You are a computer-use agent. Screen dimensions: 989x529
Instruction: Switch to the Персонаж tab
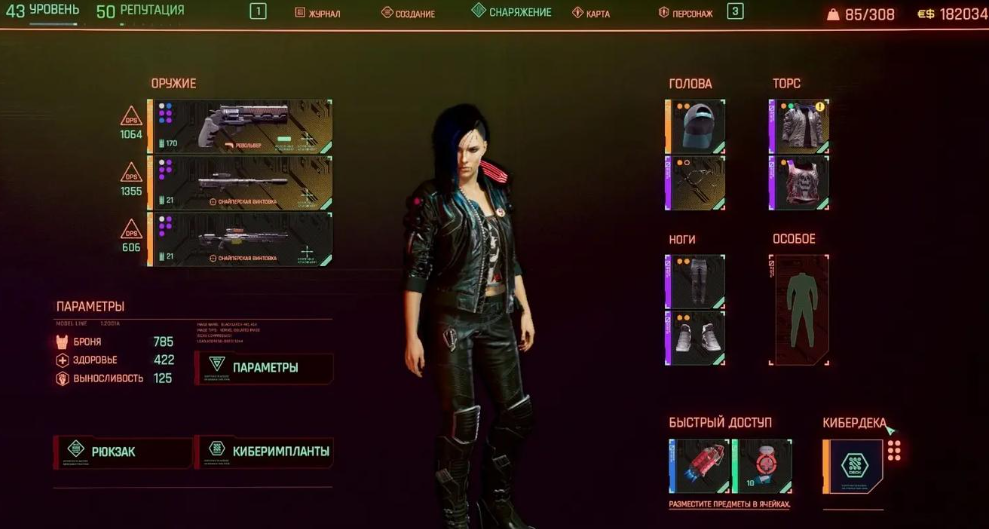pyautogui.click(x=685, y=13)
